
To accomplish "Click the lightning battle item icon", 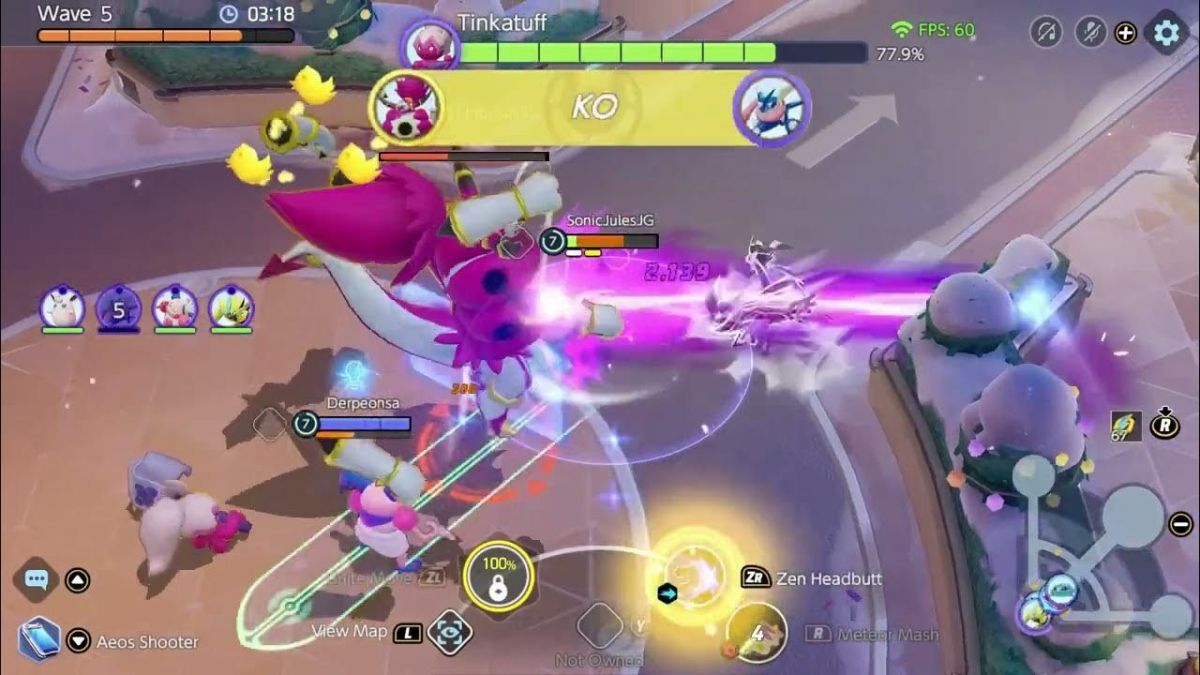I will [x=1126, y=426].
